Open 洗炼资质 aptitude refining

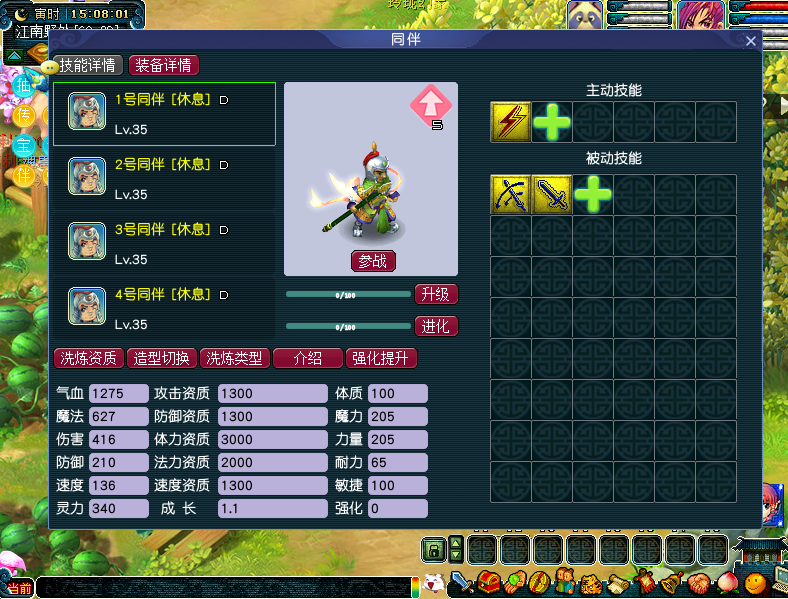[89, 358]
